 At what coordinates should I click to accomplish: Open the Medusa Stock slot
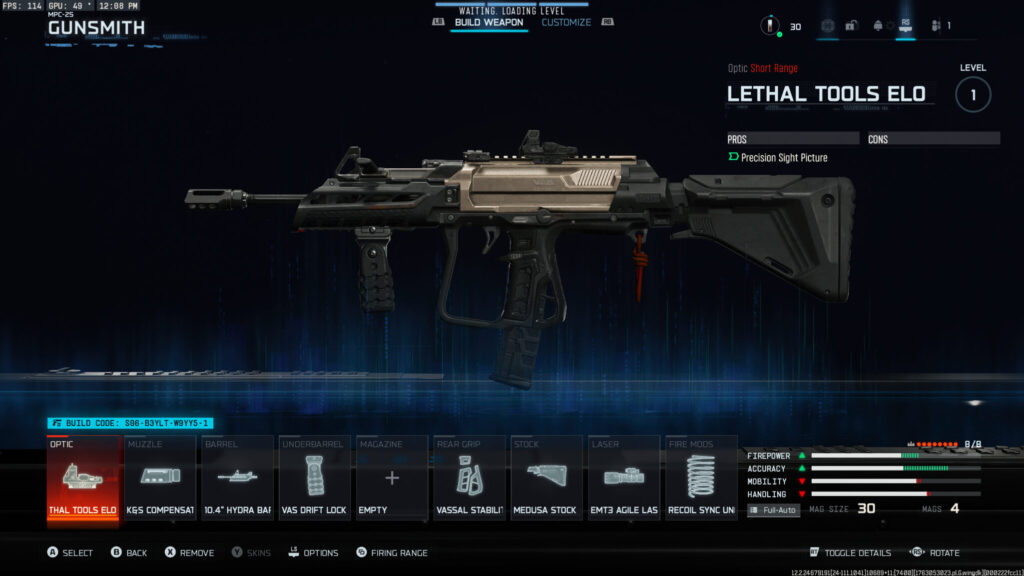(546, 479)
